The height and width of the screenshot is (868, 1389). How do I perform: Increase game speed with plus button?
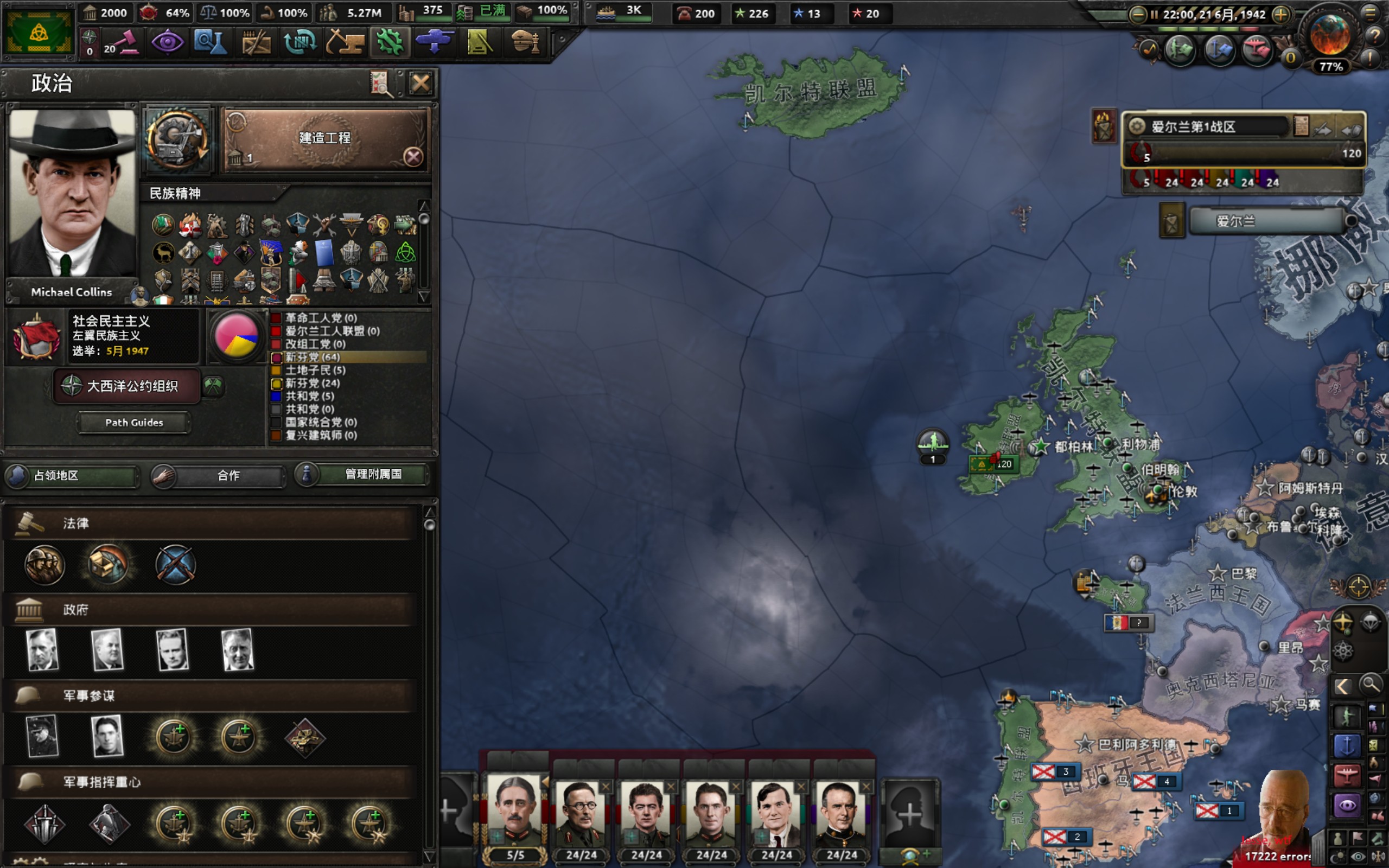[x=1280, y=14]
